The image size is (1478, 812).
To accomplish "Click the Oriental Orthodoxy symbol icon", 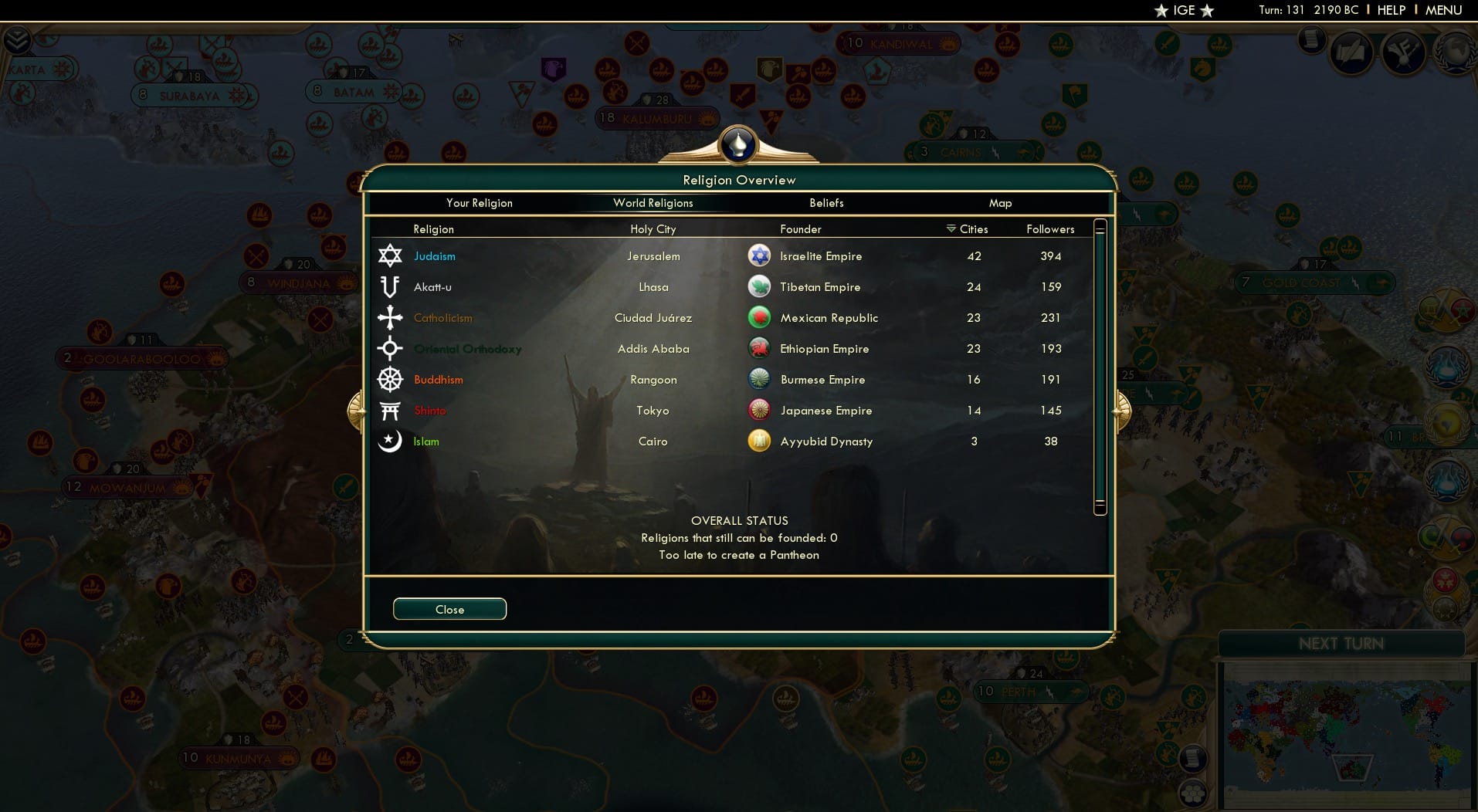I will click(391, 348).
